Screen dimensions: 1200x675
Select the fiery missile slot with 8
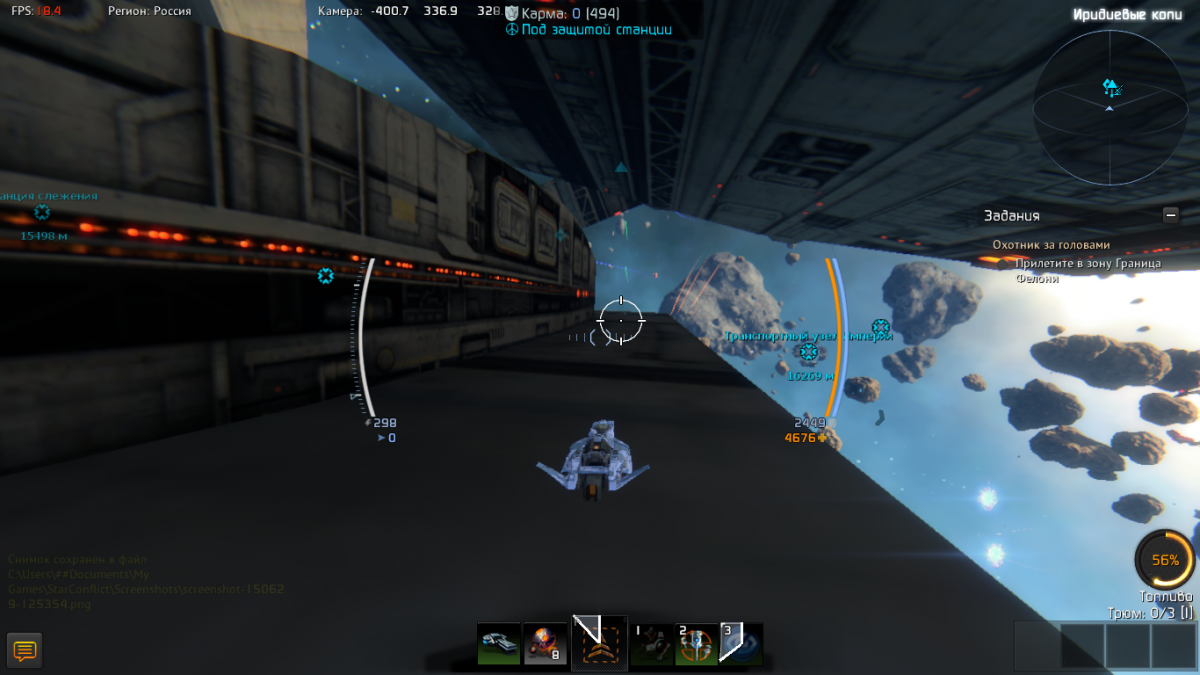point(546,643)
